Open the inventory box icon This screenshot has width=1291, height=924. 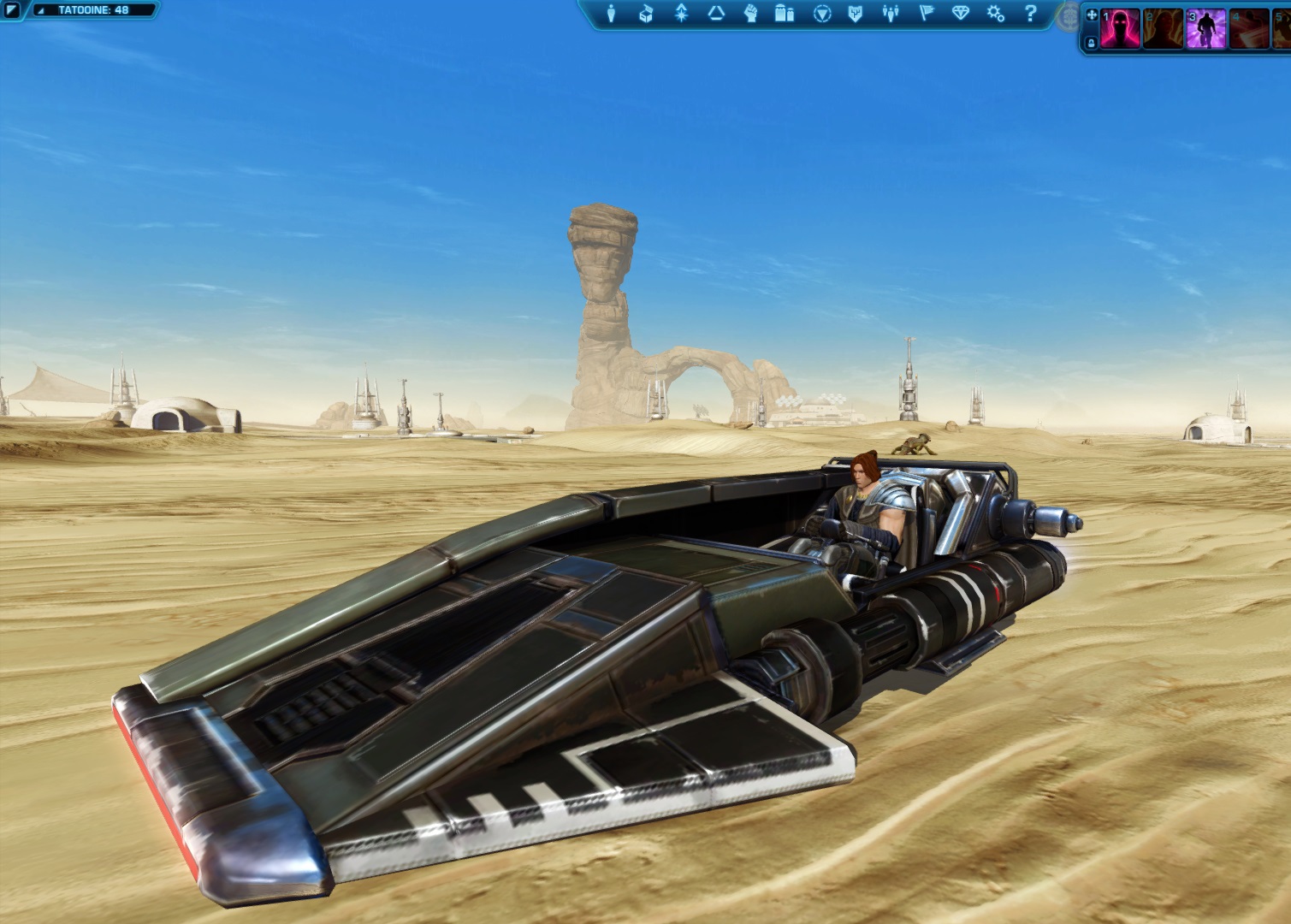click(x=646, y=14)
